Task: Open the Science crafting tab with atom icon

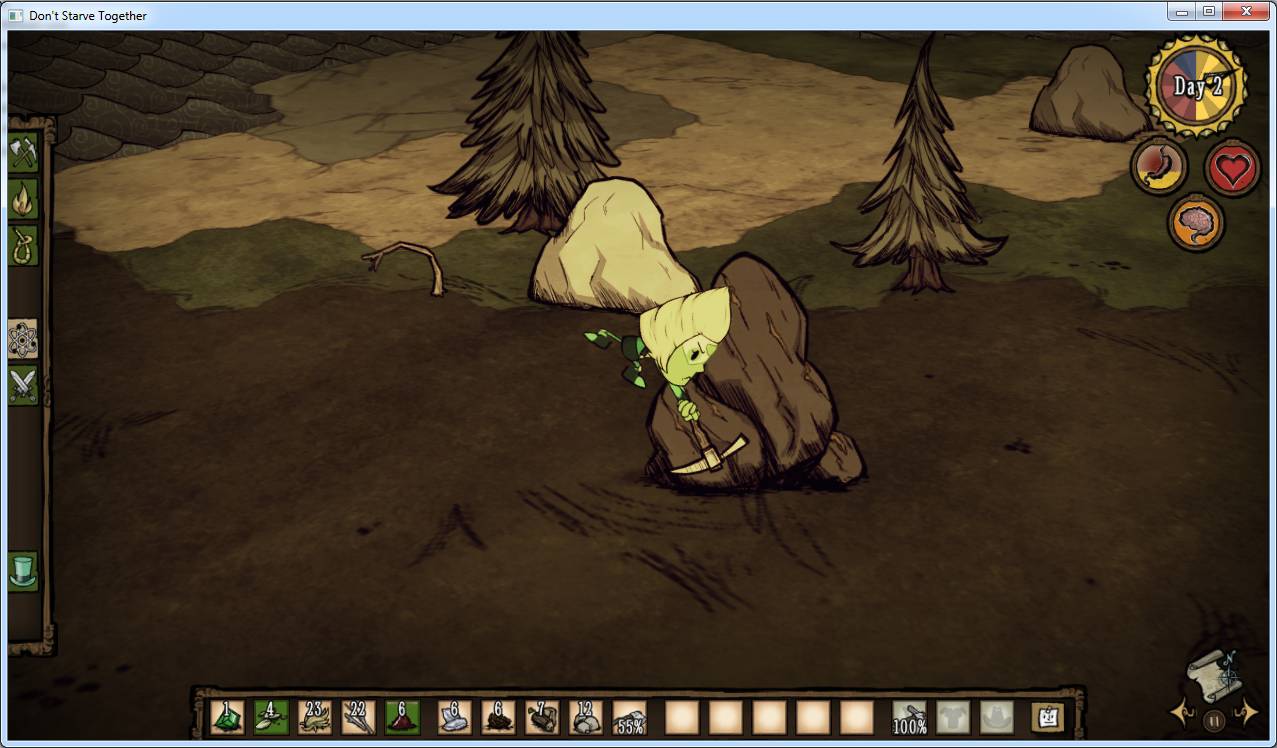Action: [23, 339]
